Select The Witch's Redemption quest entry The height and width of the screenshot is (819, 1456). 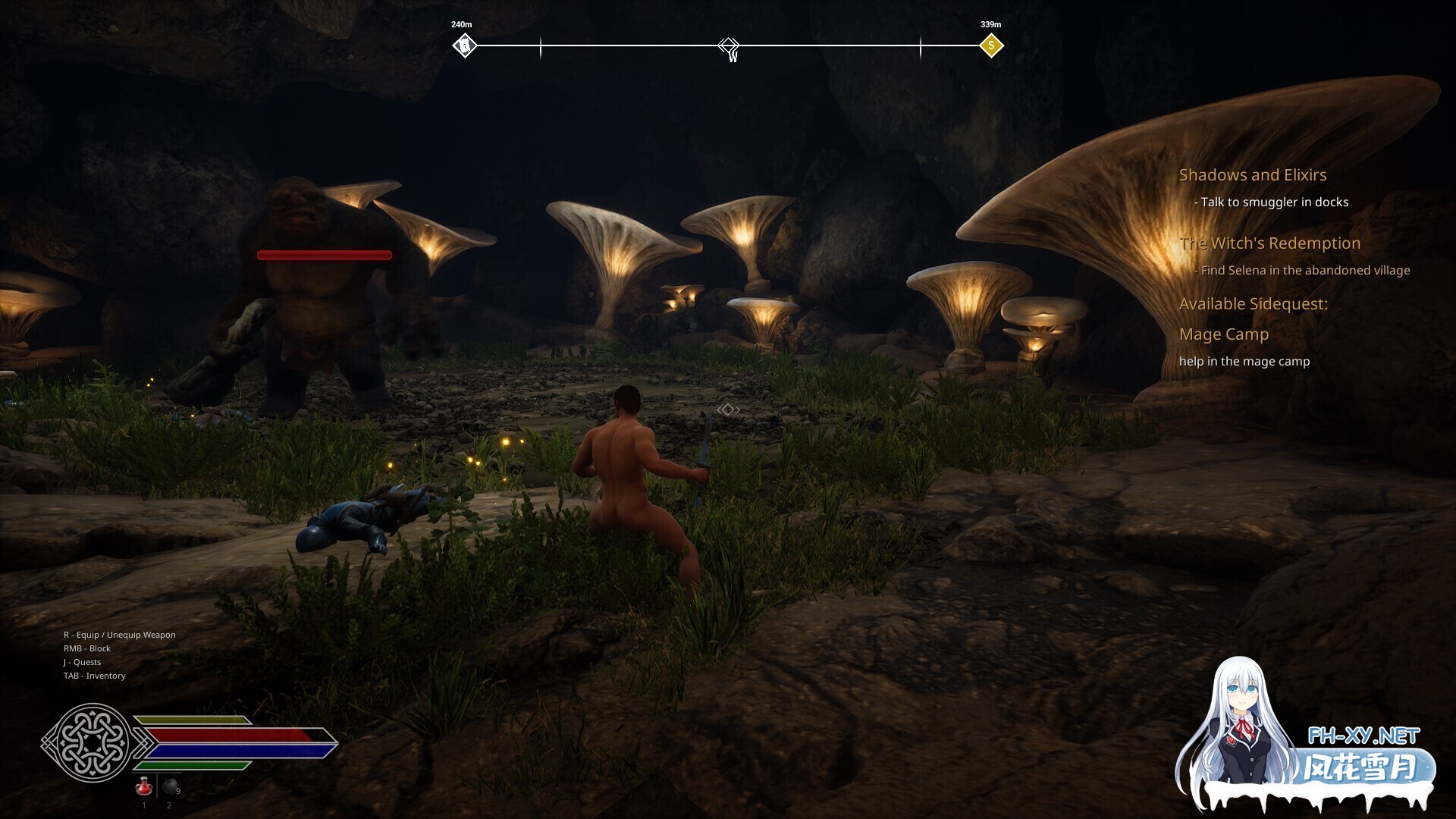(x=1269, y=243)
